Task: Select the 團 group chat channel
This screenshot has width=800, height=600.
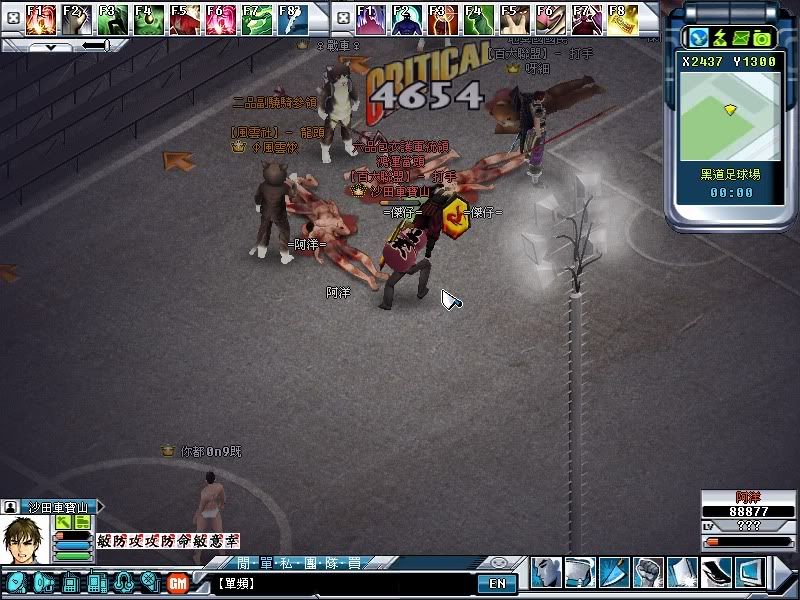Action: tap(313, 563)
